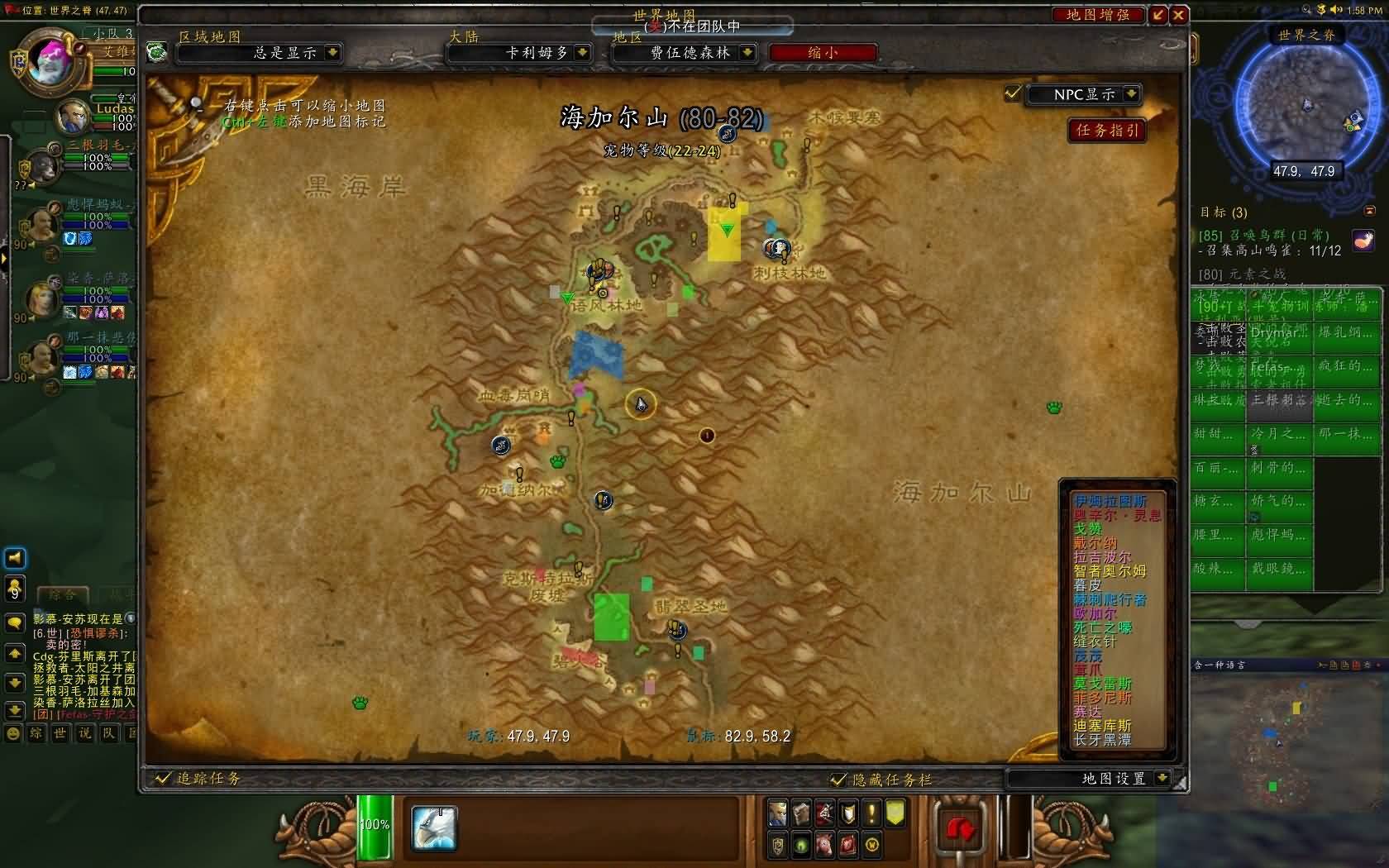Toggle the chat speaker sound icon
Viewport: 1389px width, 868px height.
(x=15, y=558)
